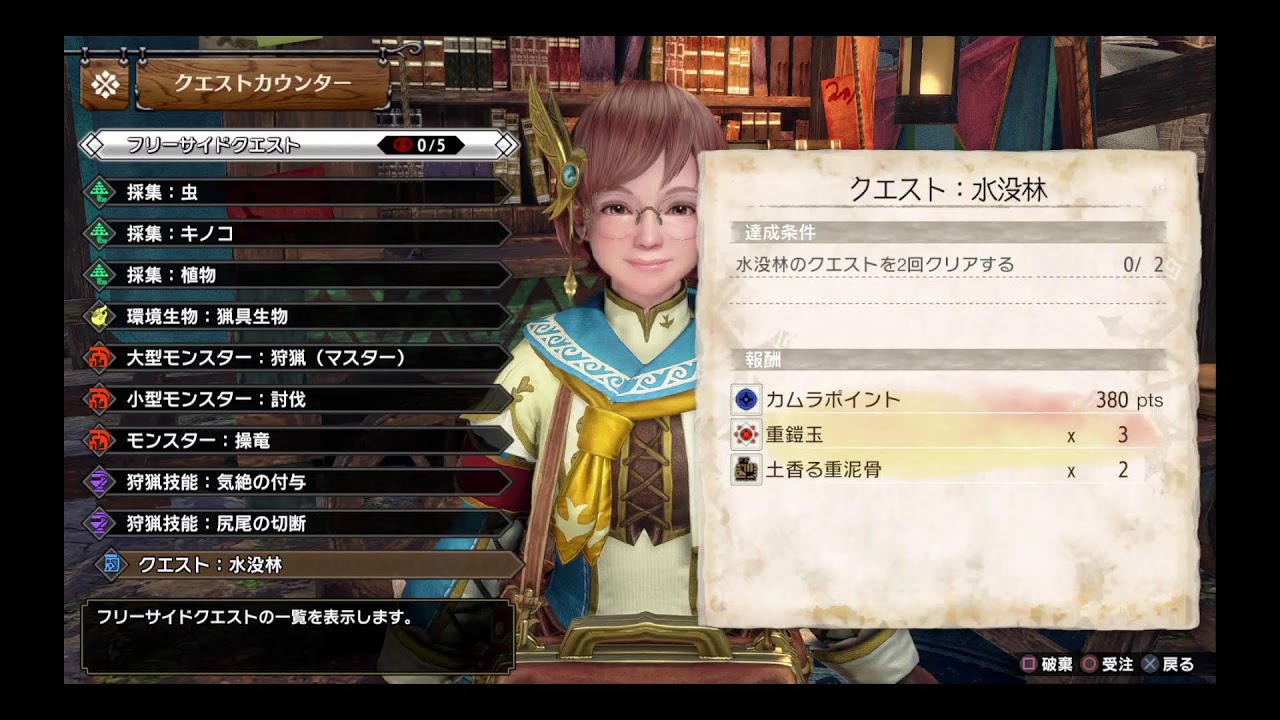Choose the 採集：キノコ quest entry
The height and width of the screenshot is (720, 1280).
[300, 233]
